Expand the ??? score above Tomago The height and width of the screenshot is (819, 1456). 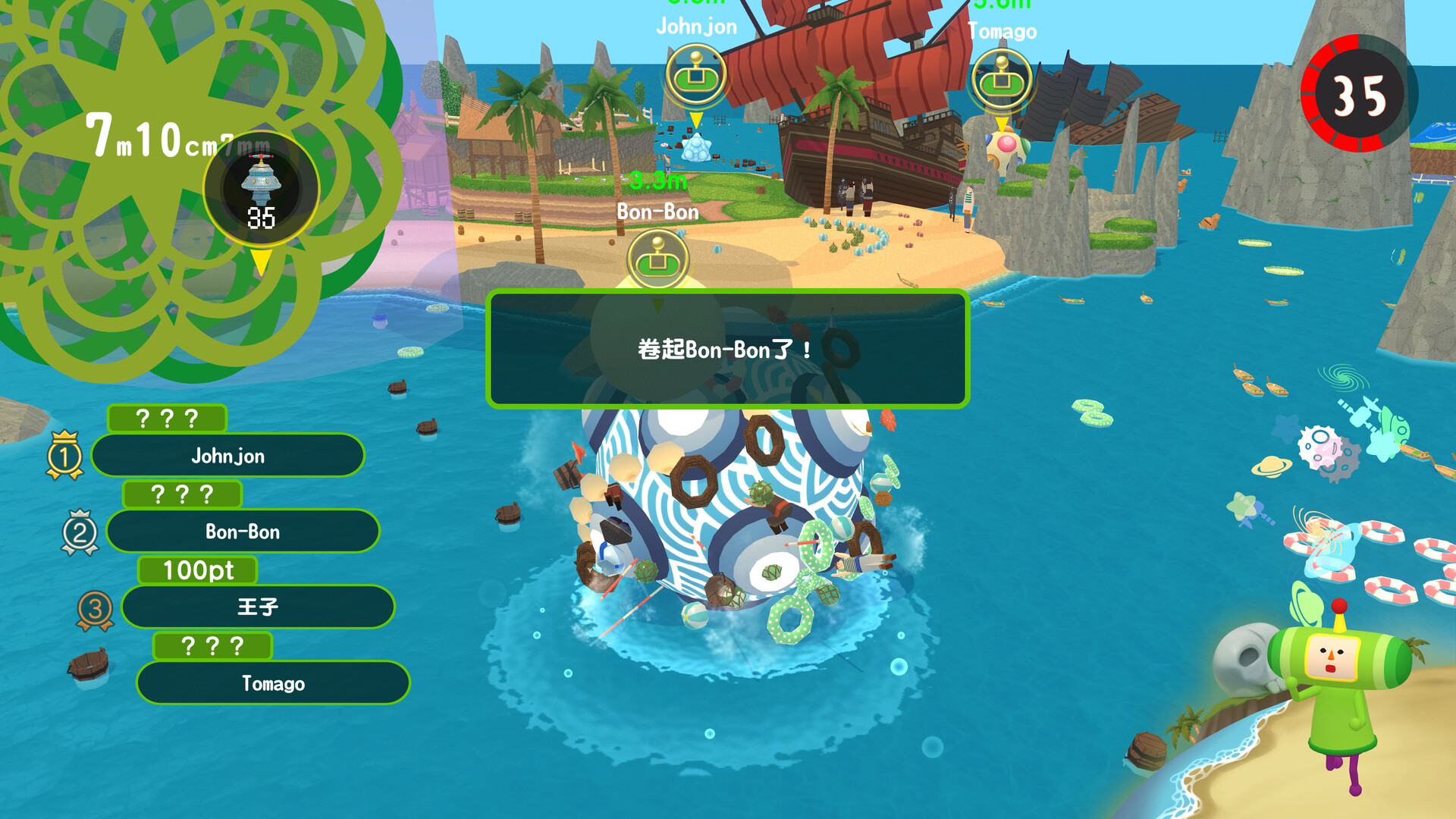pyautogui.click(x=212, y=646)
